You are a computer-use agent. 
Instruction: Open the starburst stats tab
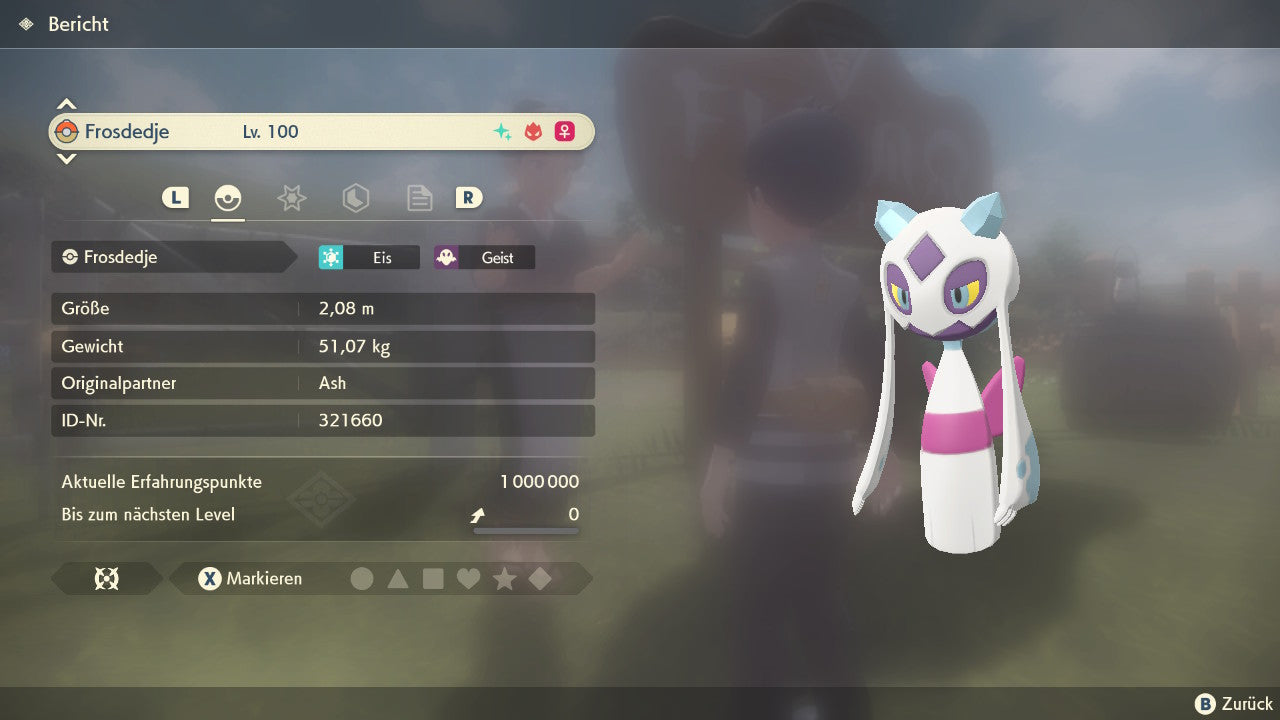pyautogui.click(x=291, y=198)
